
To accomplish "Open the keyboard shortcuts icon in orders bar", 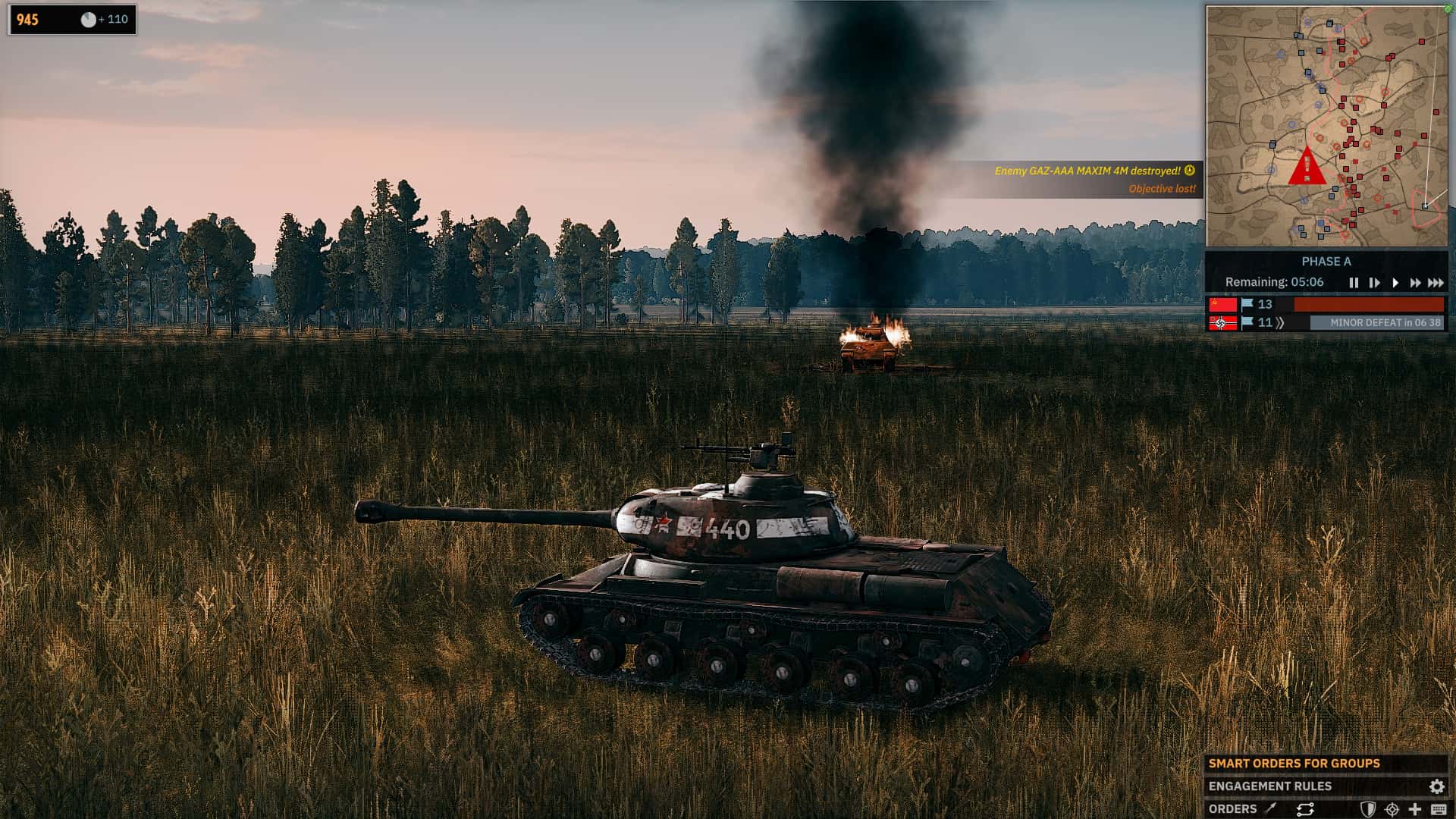I will coord(1440,808).
